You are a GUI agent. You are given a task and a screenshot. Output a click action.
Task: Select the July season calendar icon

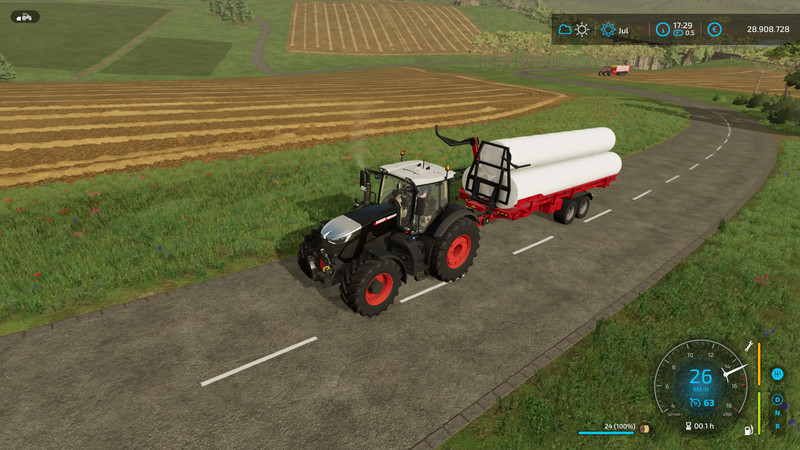(608, 29)
